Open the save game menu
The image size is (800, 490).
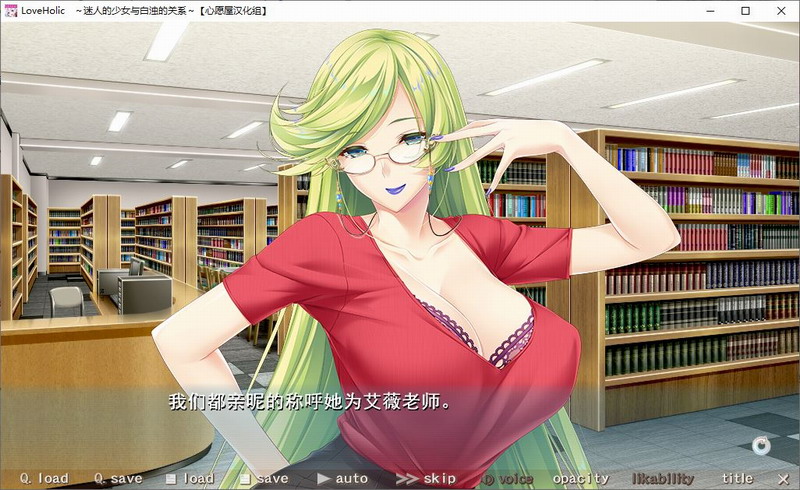click(x=264, y=479)
